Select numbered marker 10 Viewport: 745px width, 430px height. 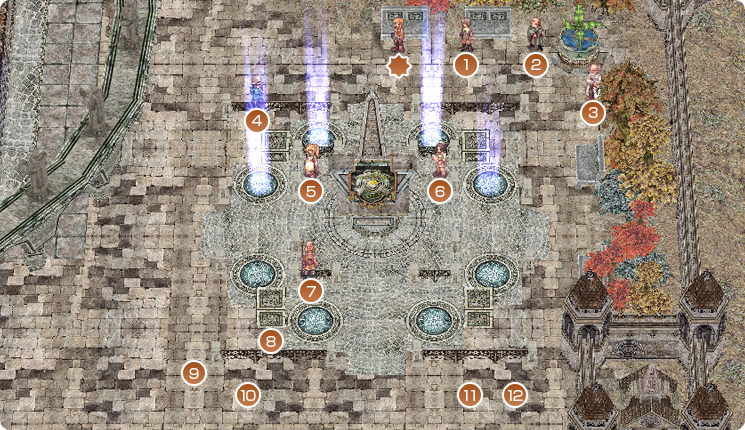pyautogui.click(x=248, y=395)
